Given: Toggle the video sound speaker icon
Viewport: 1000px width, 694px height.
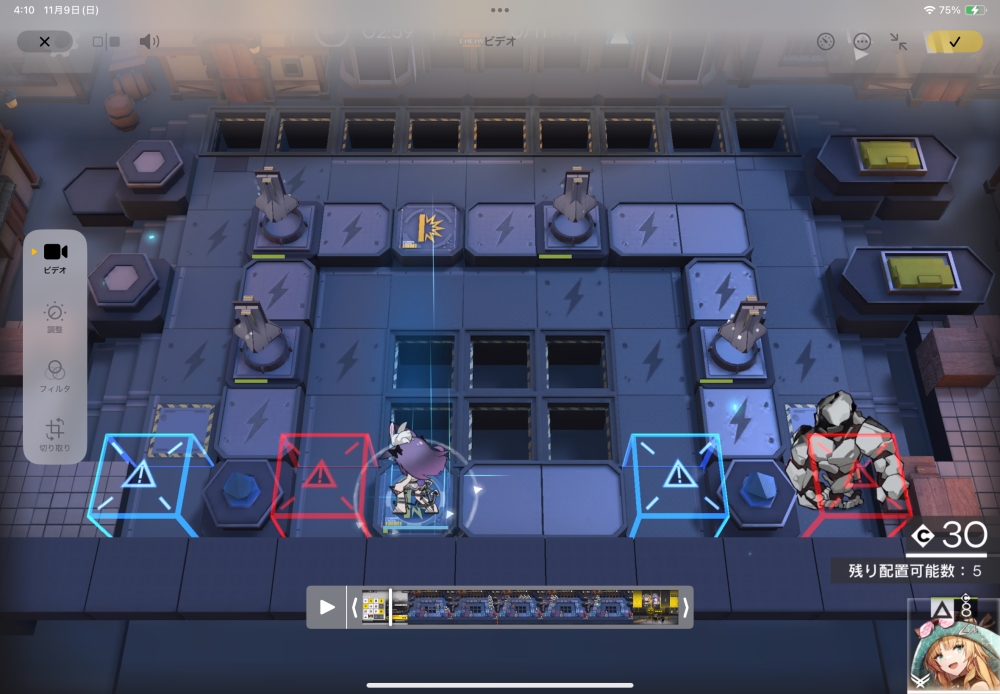Looking at the screenshot, I should pos(149,42).
